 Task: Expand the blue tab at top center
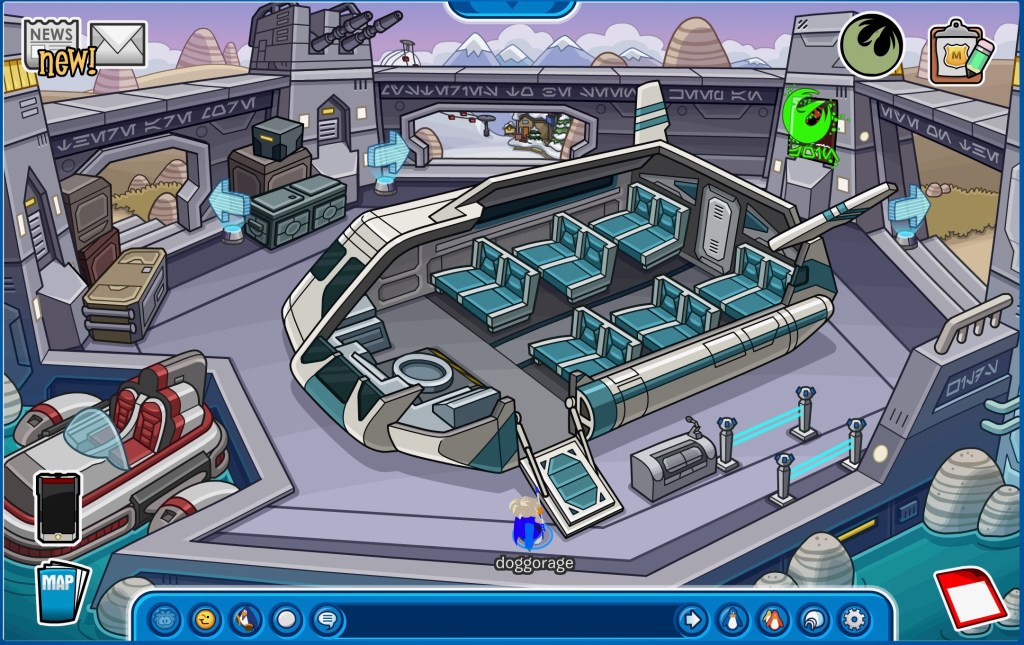[x=512, y=9]
